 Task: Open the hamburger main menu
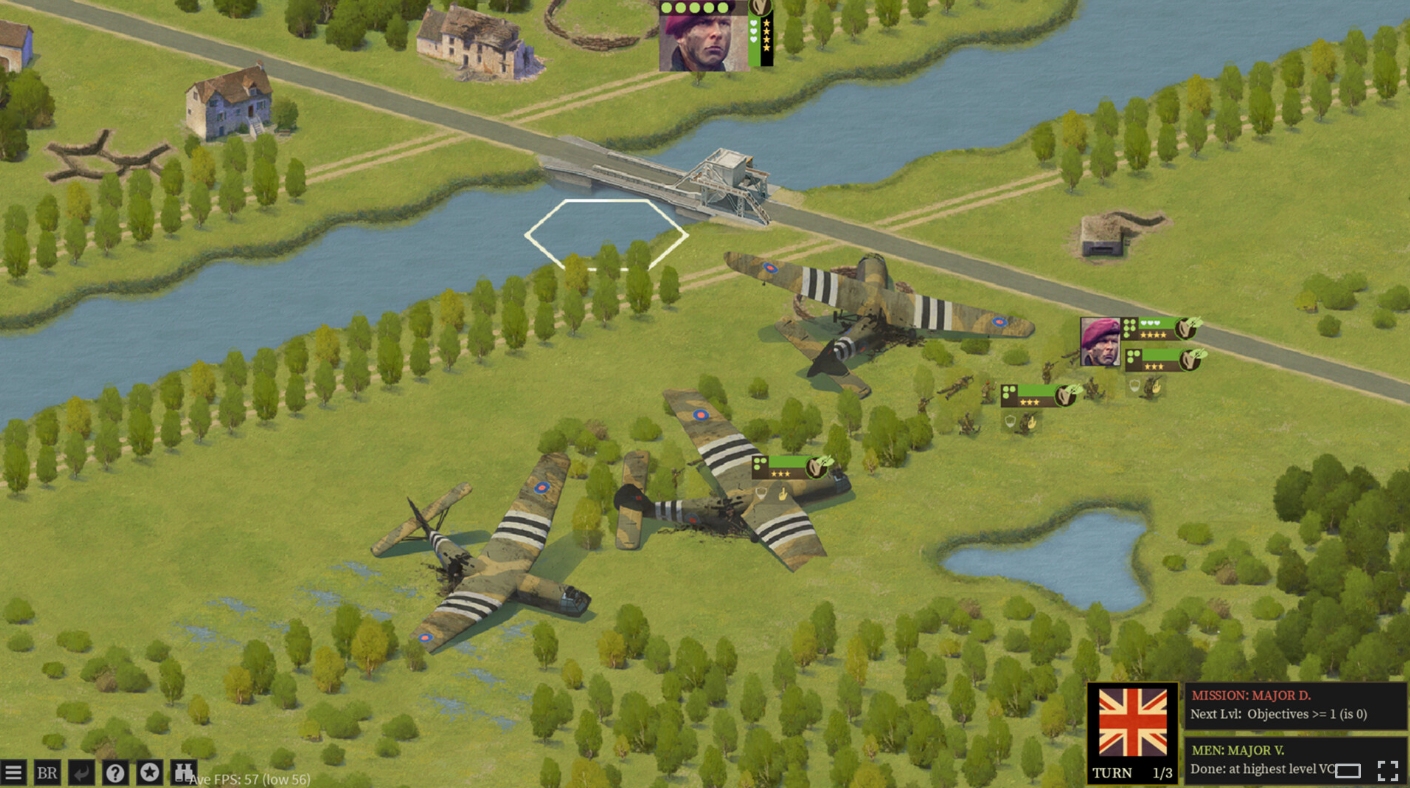(x=13, y=772)
